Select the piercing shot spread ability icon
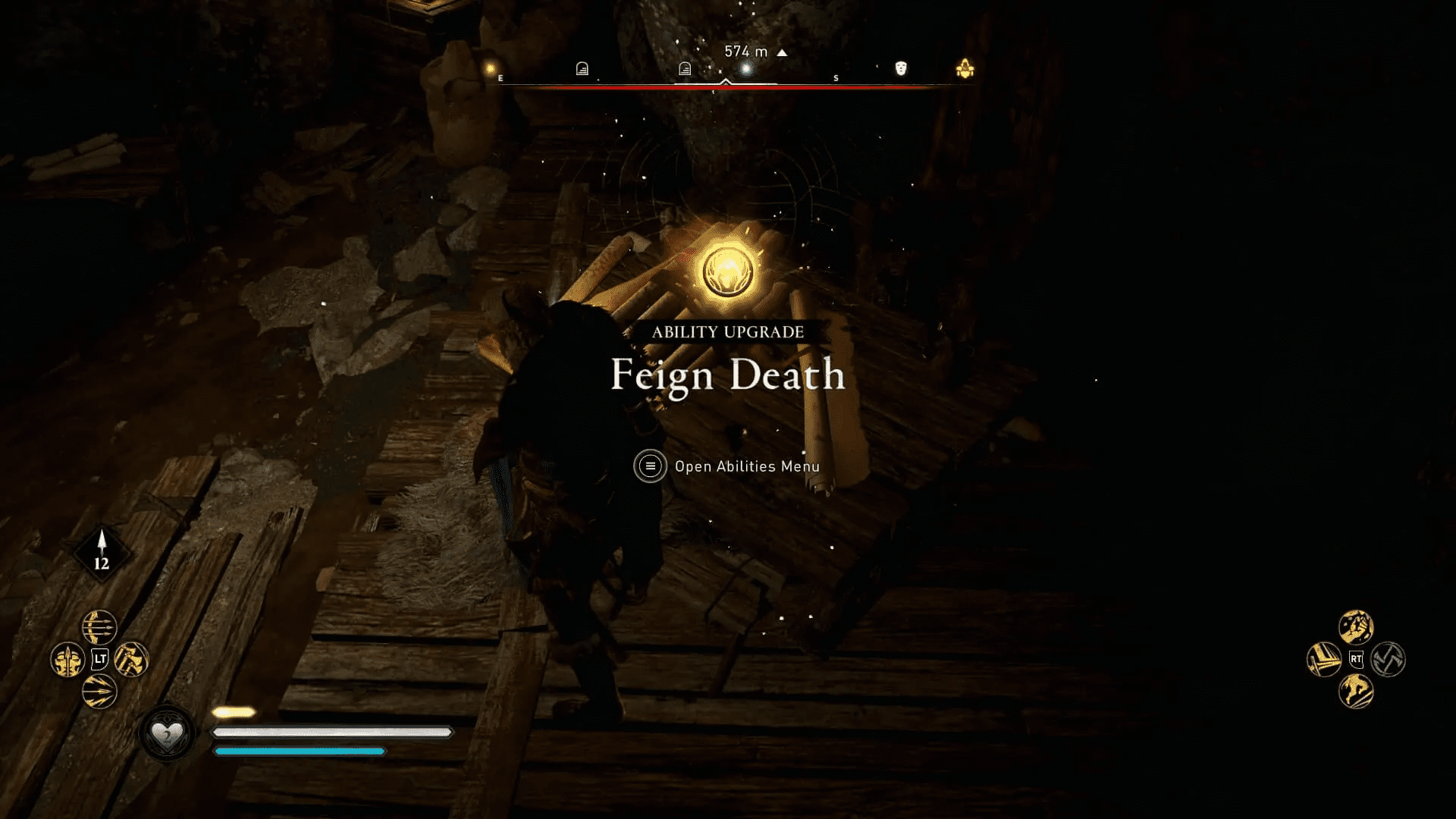This screenshot has width=1456, height=819. click(x=100, y=690)
